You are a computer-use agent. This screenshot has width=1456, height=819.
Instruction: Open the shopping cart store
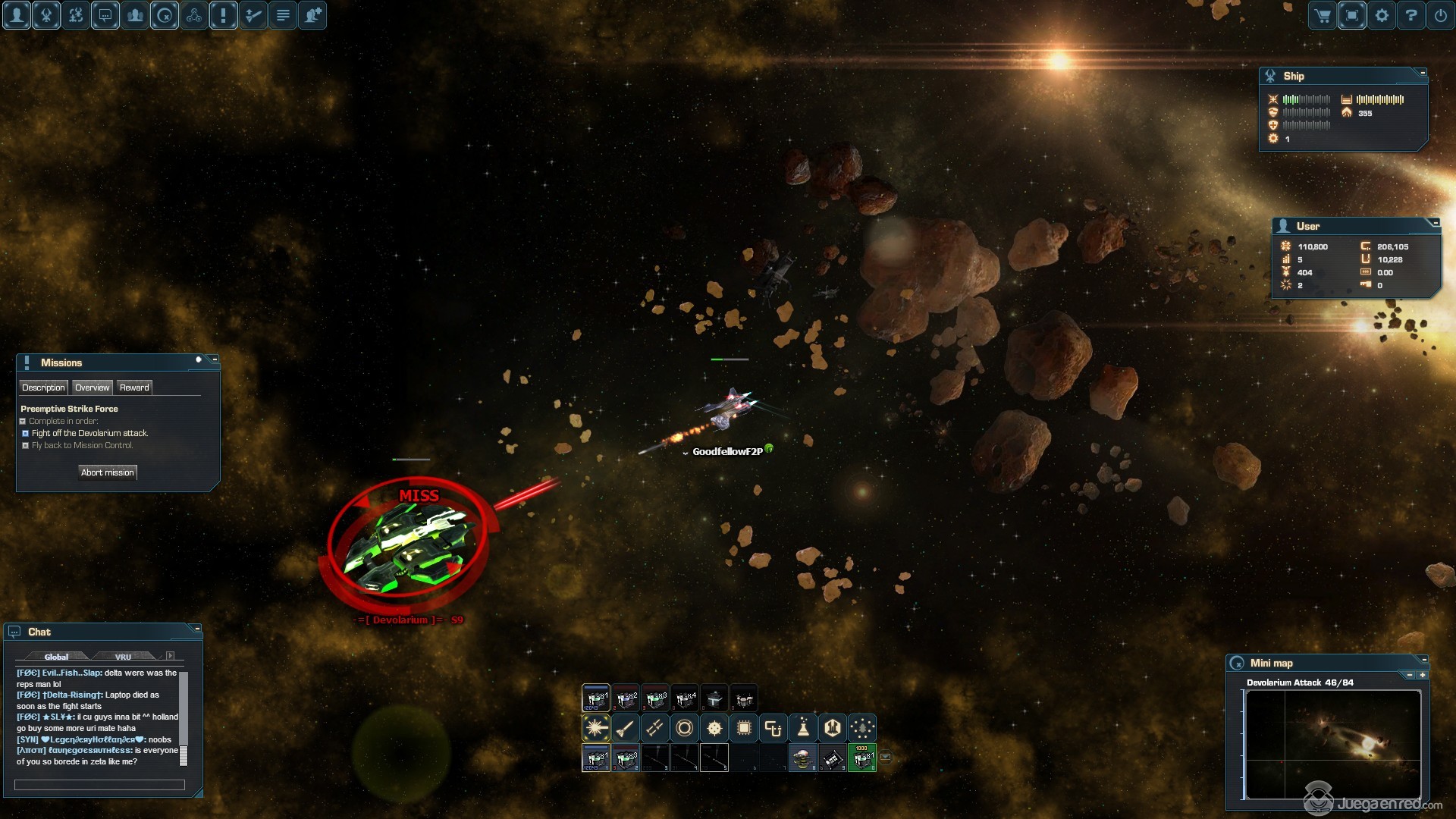[1323, 15]
